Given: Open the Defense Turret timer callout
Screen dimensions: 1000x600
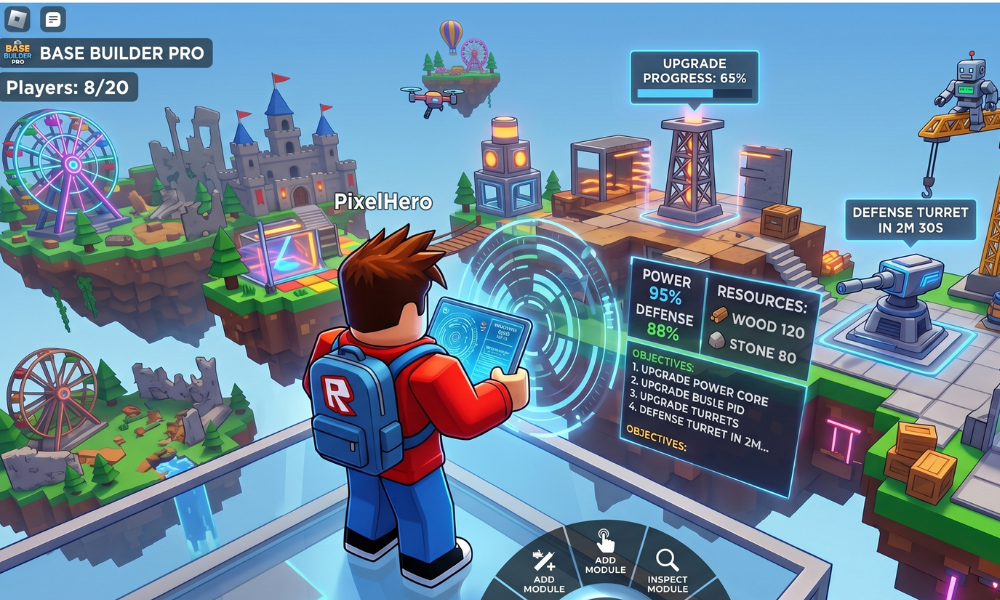Looking at the screenshot, I should pyautogui.click(x=909, y=220).
